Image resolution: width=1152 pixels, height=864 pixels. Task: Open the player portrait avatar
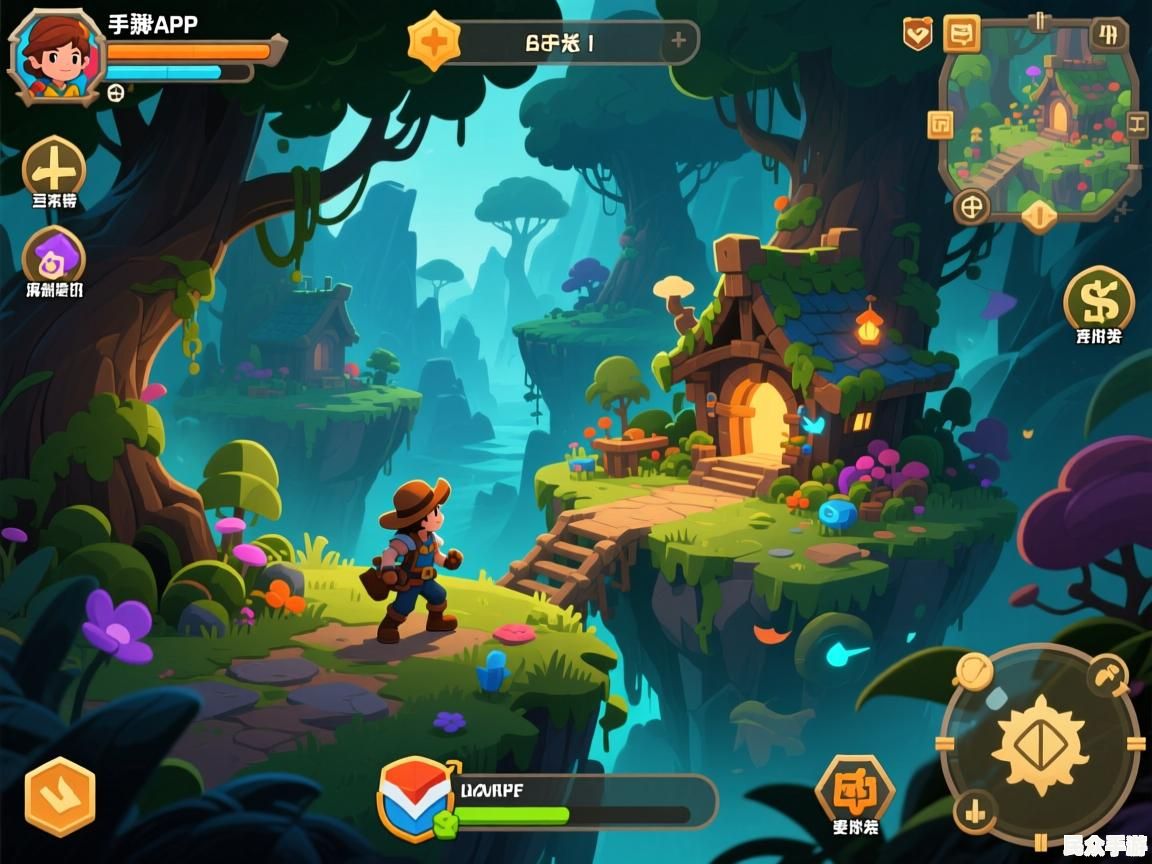pos(56,56)
